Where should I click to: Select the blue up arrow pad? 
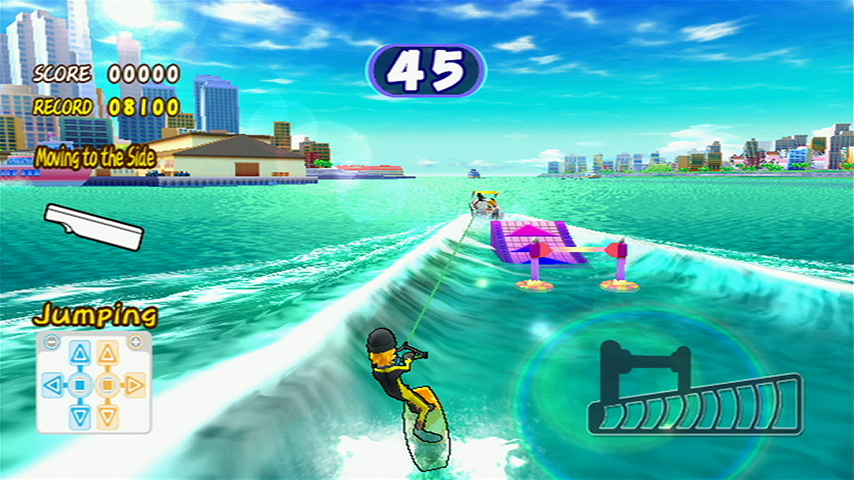pyautogui.click(x=80, y=353)
